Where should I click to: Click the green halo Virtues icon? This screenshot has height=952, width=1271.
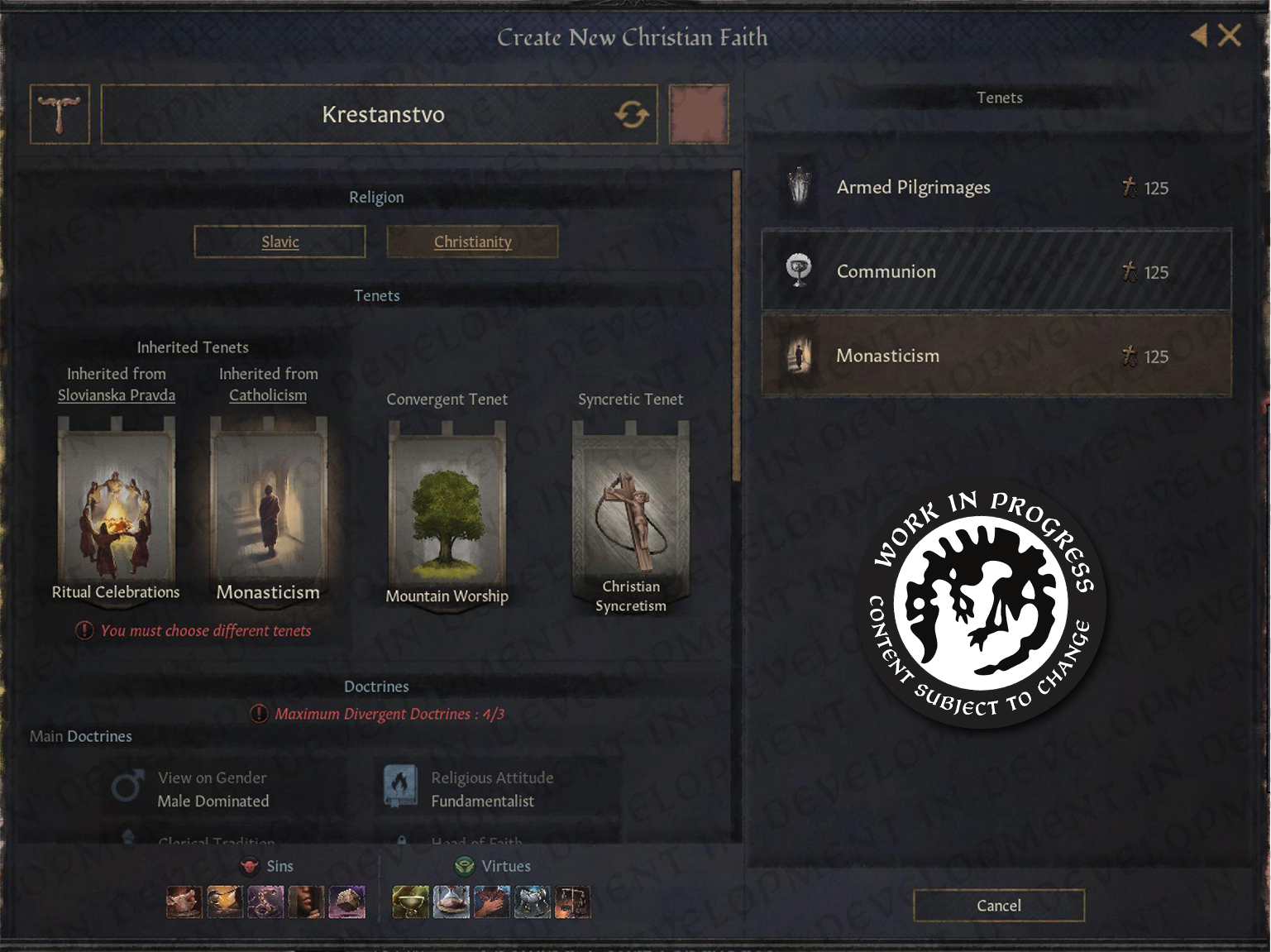462,866
